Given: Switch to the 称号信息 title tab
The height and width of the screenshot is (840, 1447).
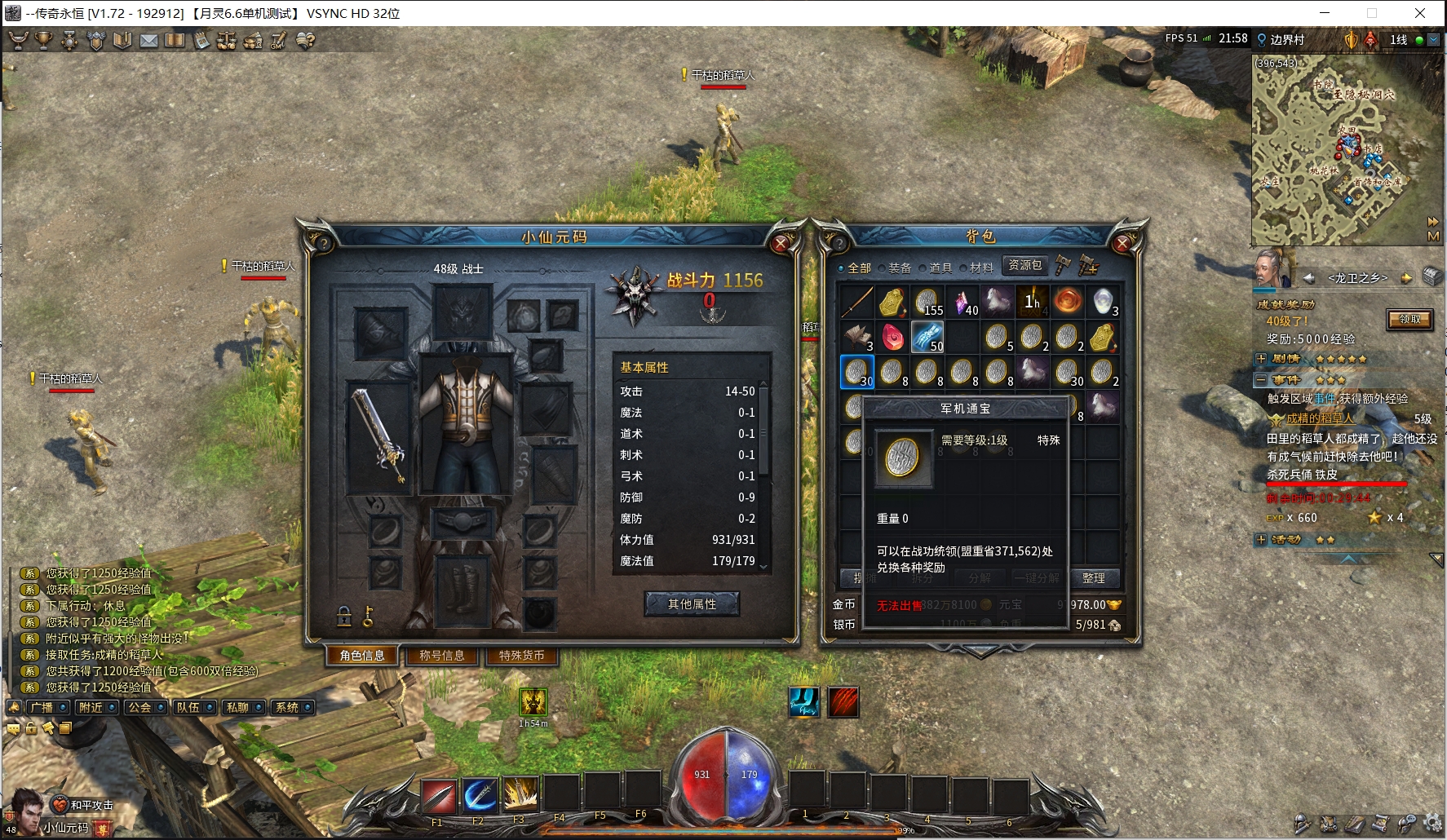Looking at the screenshot, I should pyautogui.click(x=441, y=656).
